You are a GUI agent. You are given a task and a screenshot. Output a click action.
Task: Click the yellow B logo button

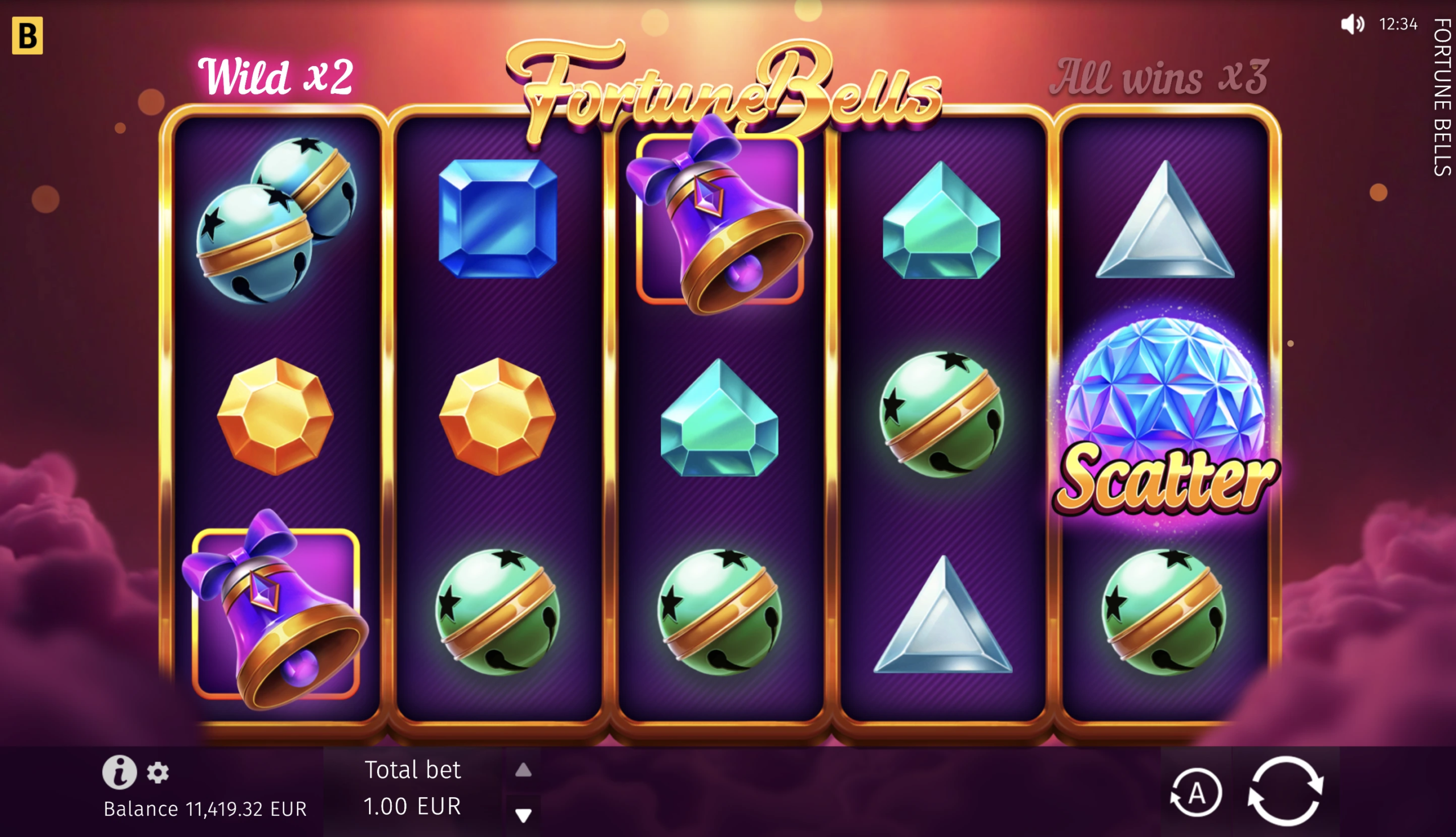27,36
